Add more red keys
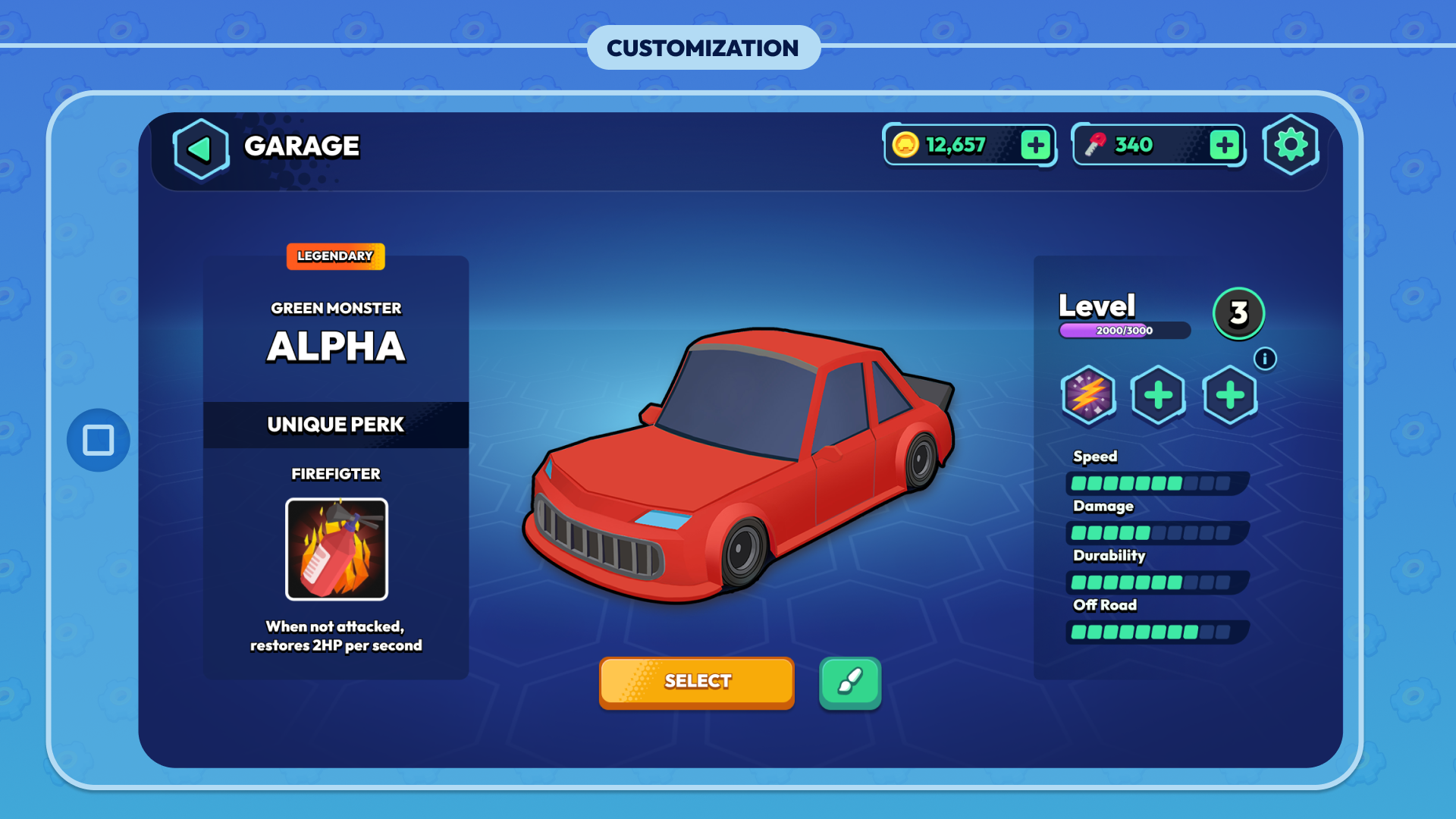 tap(1224, 145)
